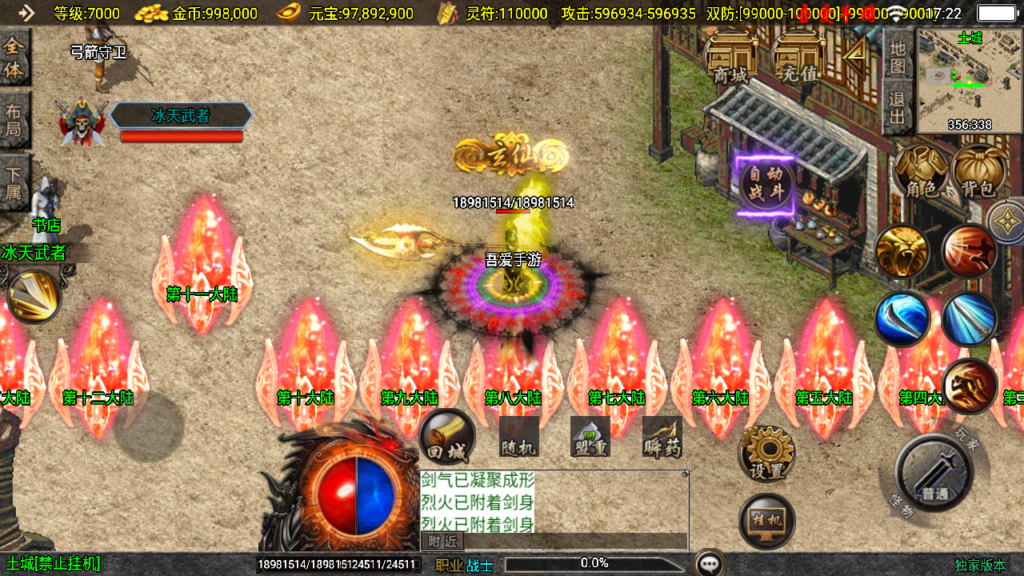
Task: Open the 商城 shop
Action: (729, 60)
